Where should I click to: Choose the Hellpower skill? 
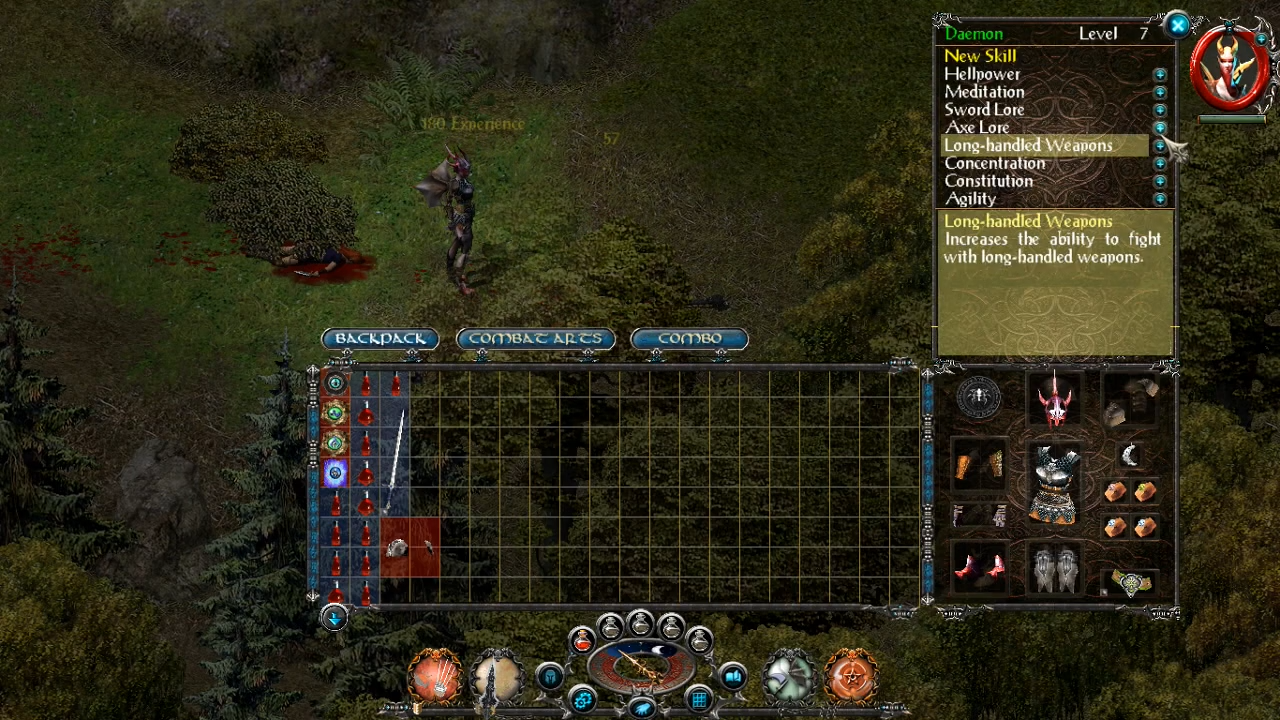click(x=982, y=74)
